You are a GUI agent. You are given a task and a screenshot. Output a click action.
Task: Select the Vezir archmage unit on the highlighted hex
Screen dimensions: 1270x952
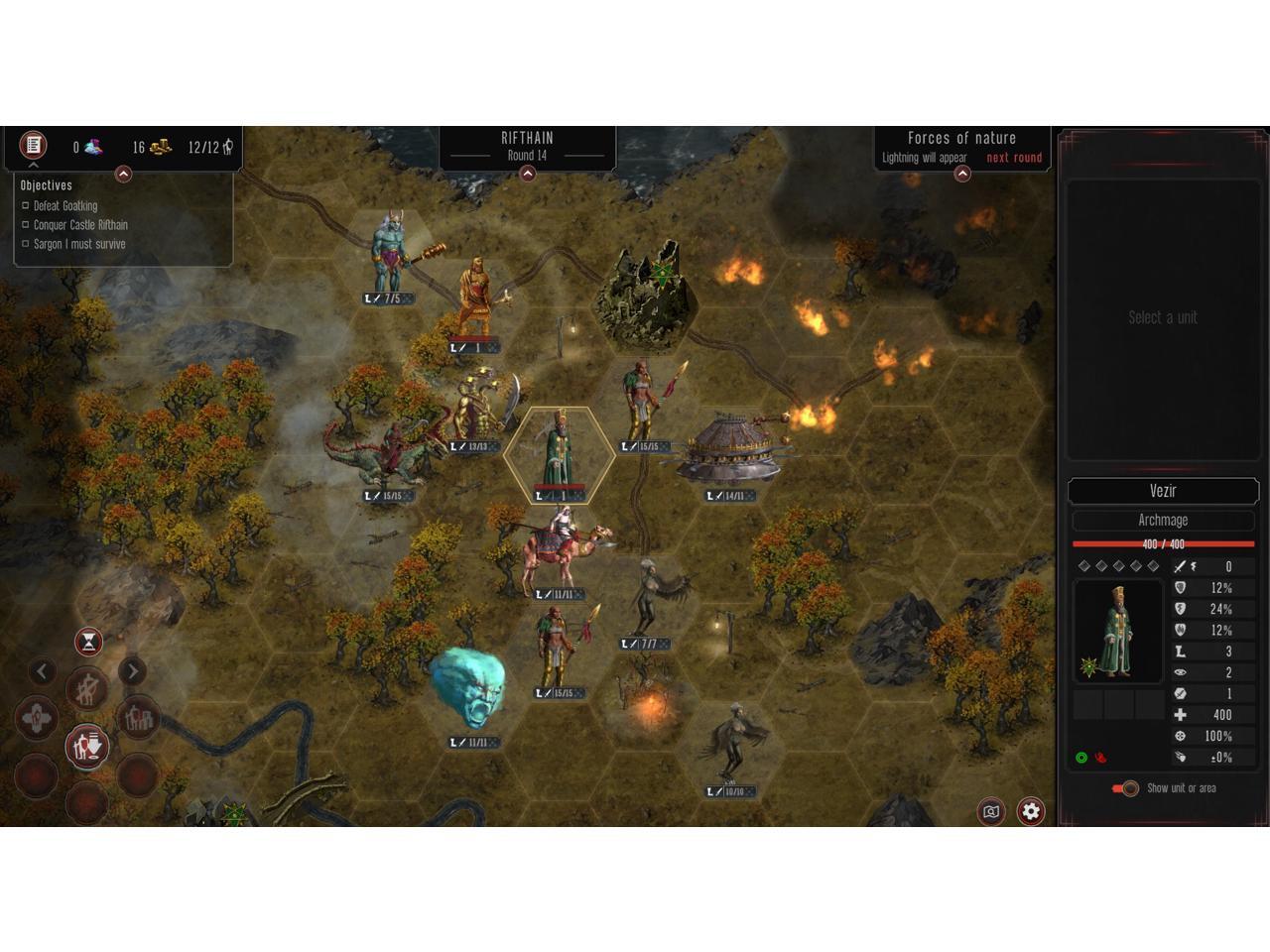pos(559,452)
